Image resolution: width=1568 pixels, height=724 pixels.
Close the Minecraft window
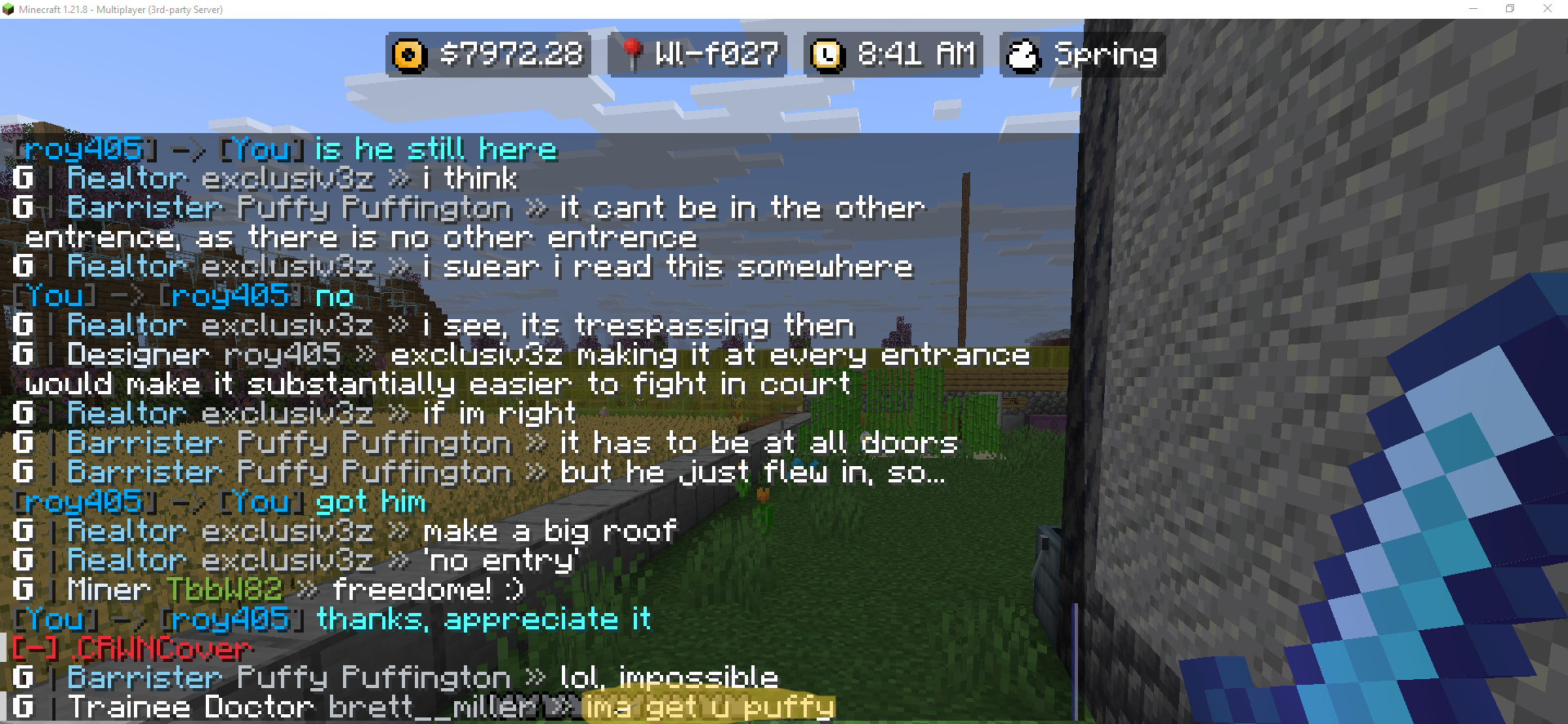coord(1547,9)
